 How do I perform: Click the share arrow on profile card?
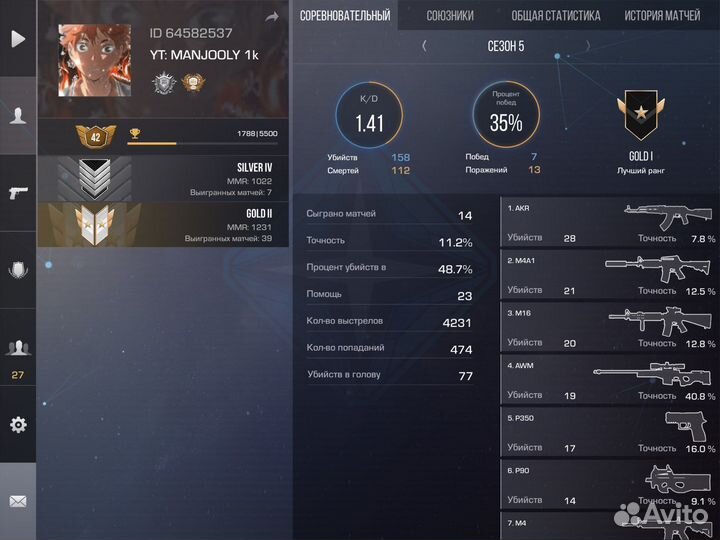click(x=272, y=17)
